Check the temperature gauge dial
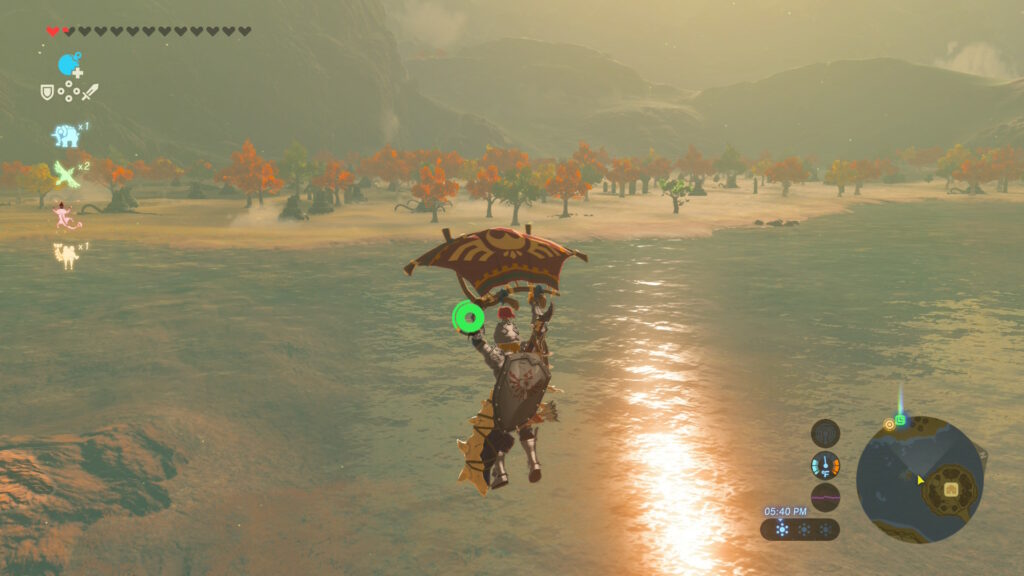Image resolution: width=1024 pixels, height=576 pixels. click(x=825, y=465)
